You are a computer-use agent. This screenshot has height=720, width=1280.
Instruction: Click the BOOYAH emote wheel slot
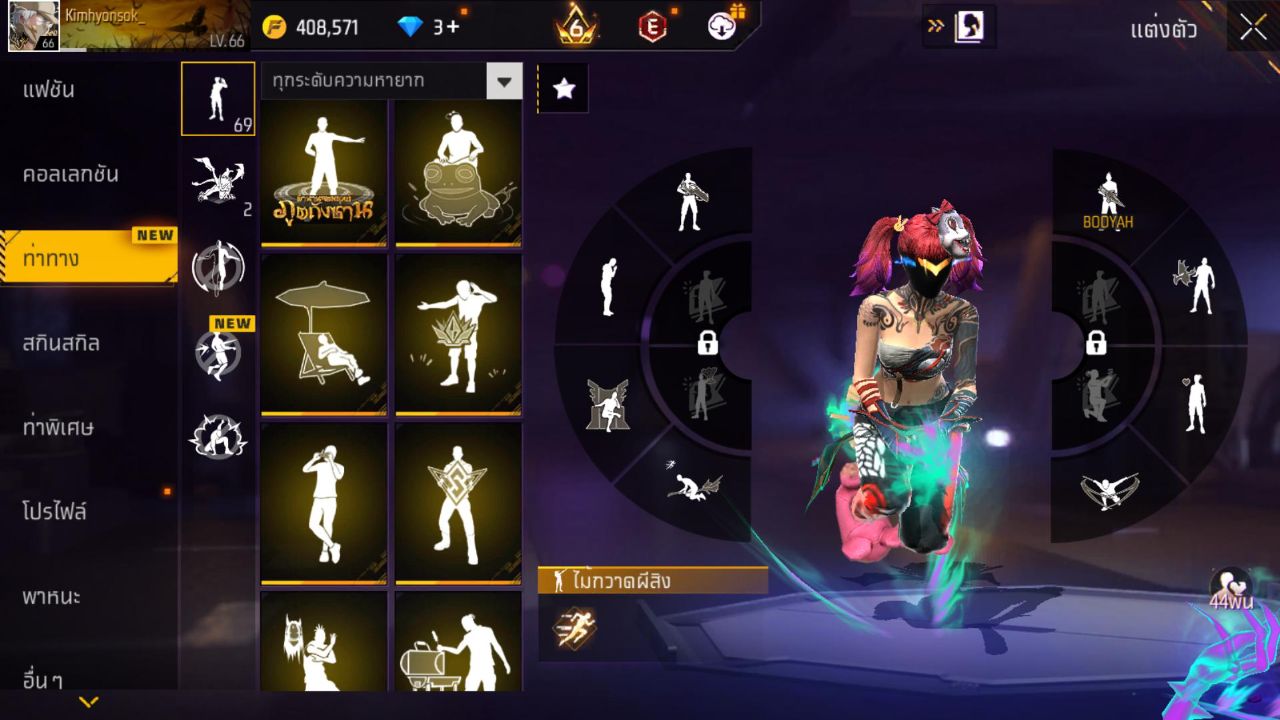coord(1108,201)
